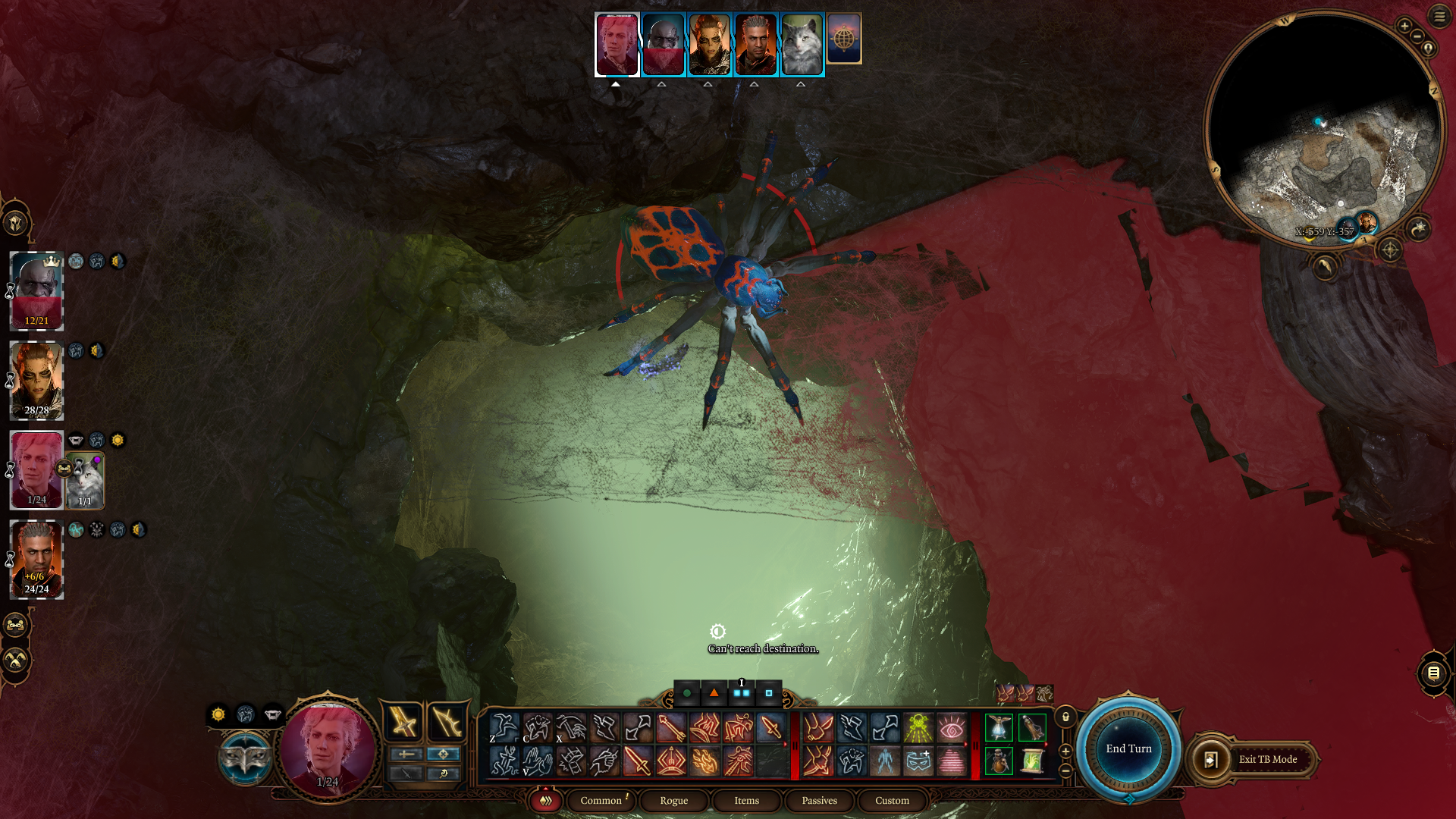Open the Rogue actions tab
Screen dimensions: 1456x819
click(x=673, y=800)
